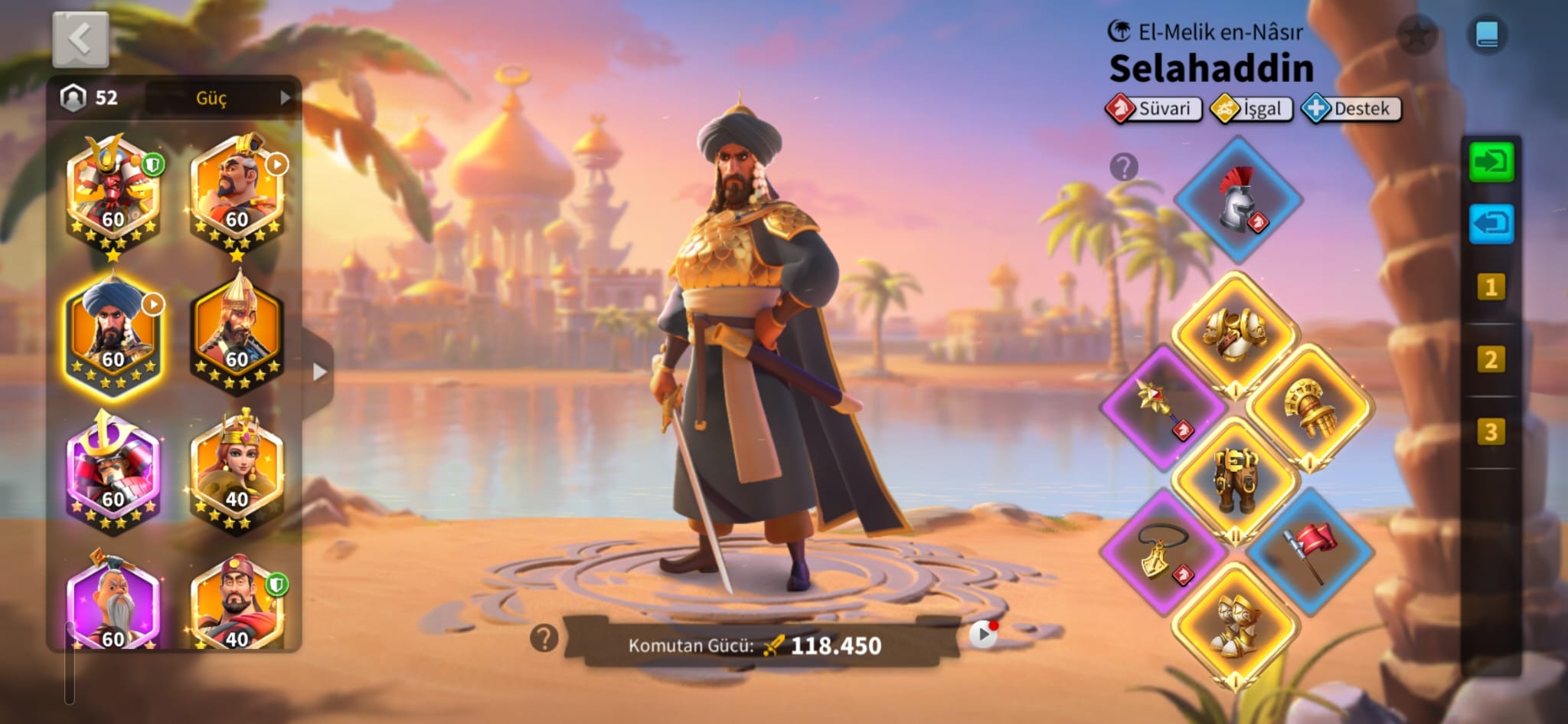1568x724 pixels.
Task: Open the golden boots slot
Action: pos(1234,624)
